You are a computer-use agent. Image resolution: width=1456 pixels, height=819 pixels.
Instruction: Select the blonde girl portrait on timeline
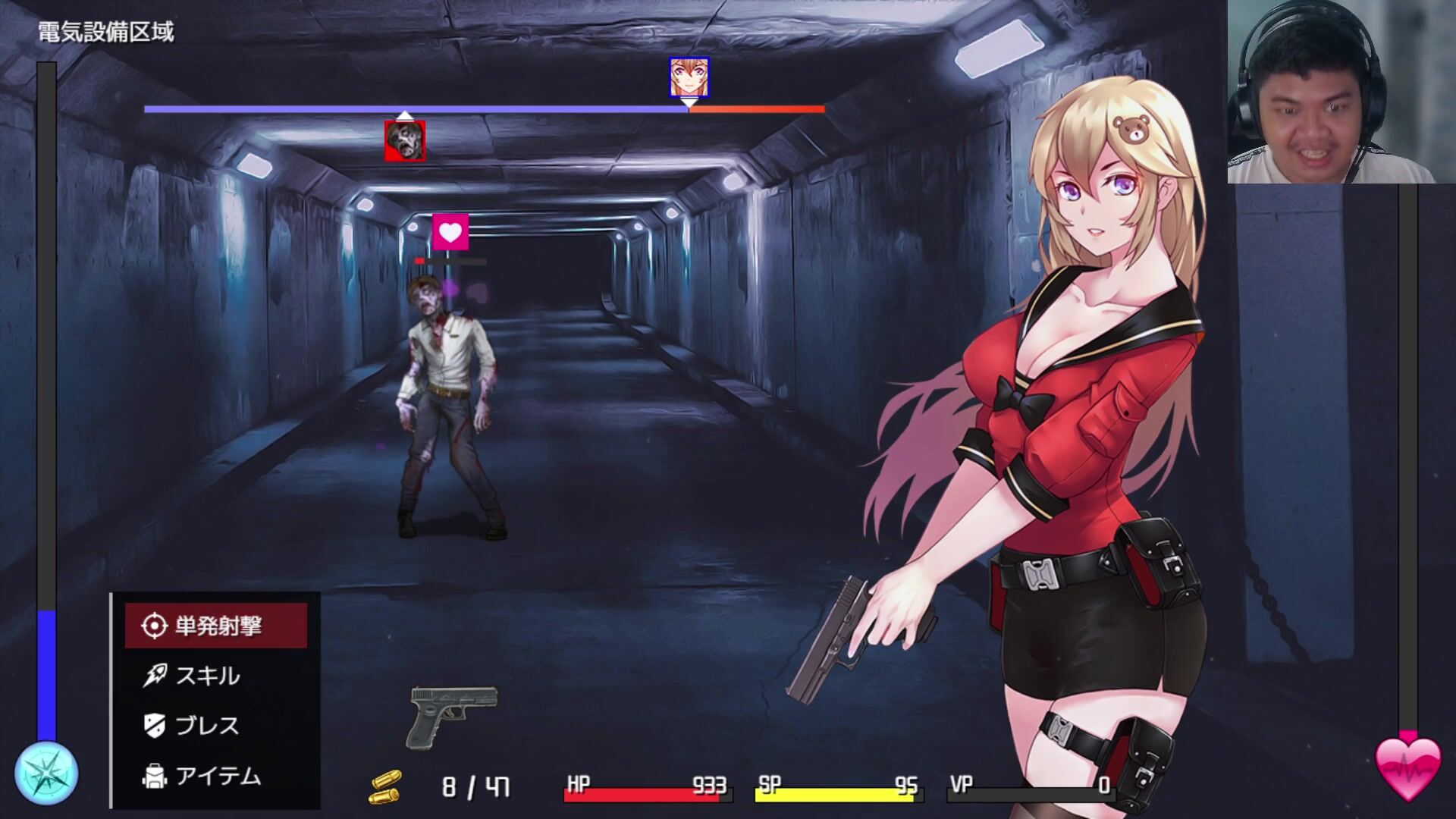[689, 77]
